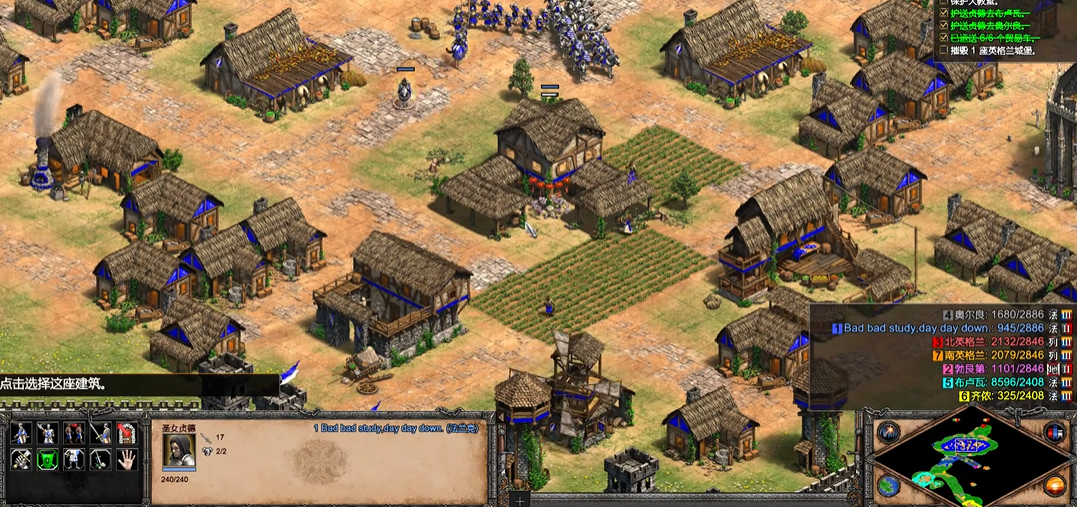Click the garrison command with red arrow

tap(125, 433)
